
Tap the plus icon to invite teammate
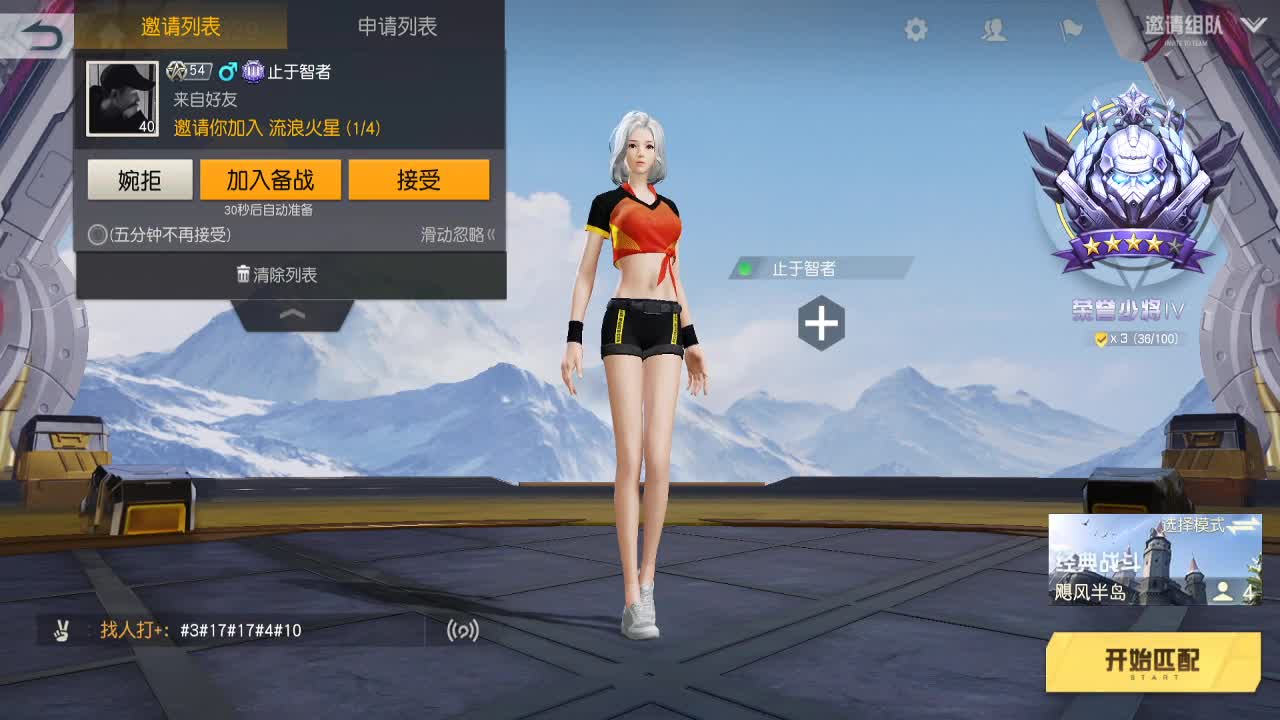(820, 322)
